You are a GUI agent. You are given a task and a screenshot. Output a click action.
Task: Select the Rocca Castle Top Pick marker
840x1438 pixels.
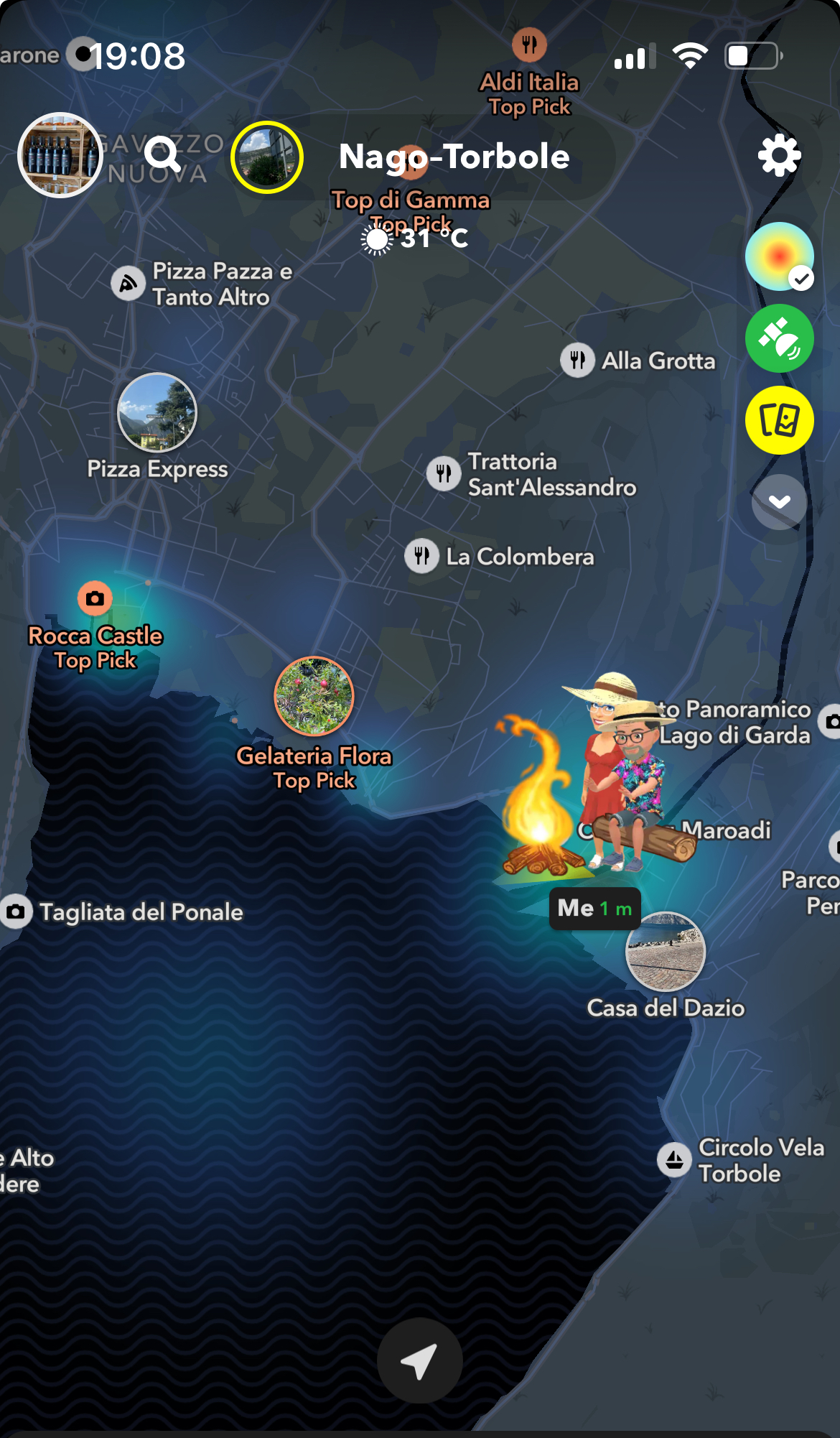[x=95, y=598]
